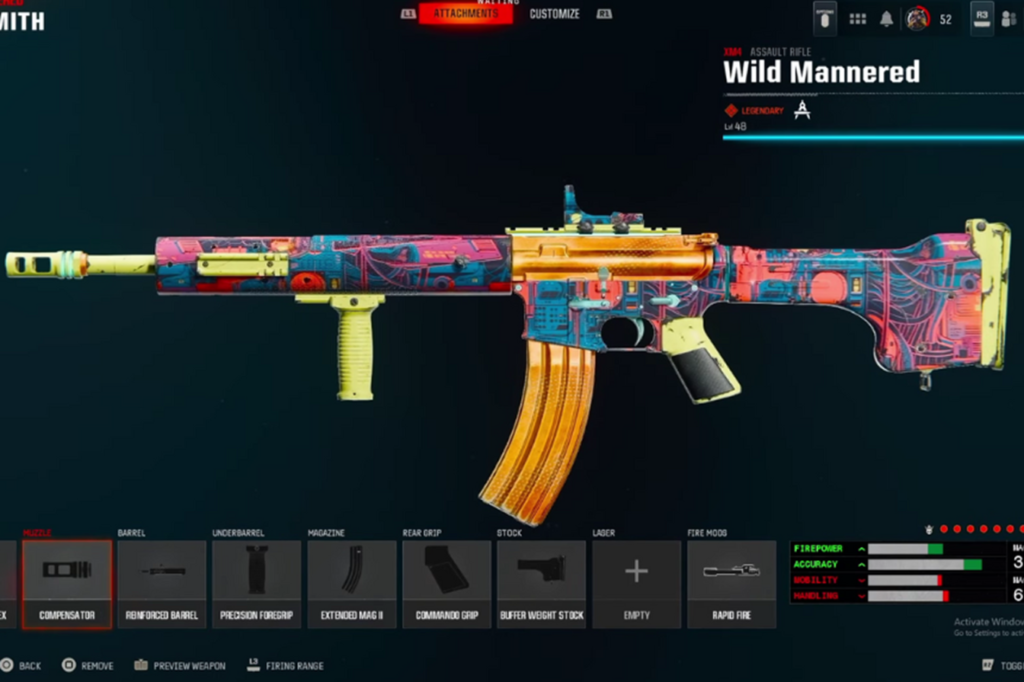Open the grid menu icon
Image resolution: width=1024 pixels, height=682 pixels.
857,19
